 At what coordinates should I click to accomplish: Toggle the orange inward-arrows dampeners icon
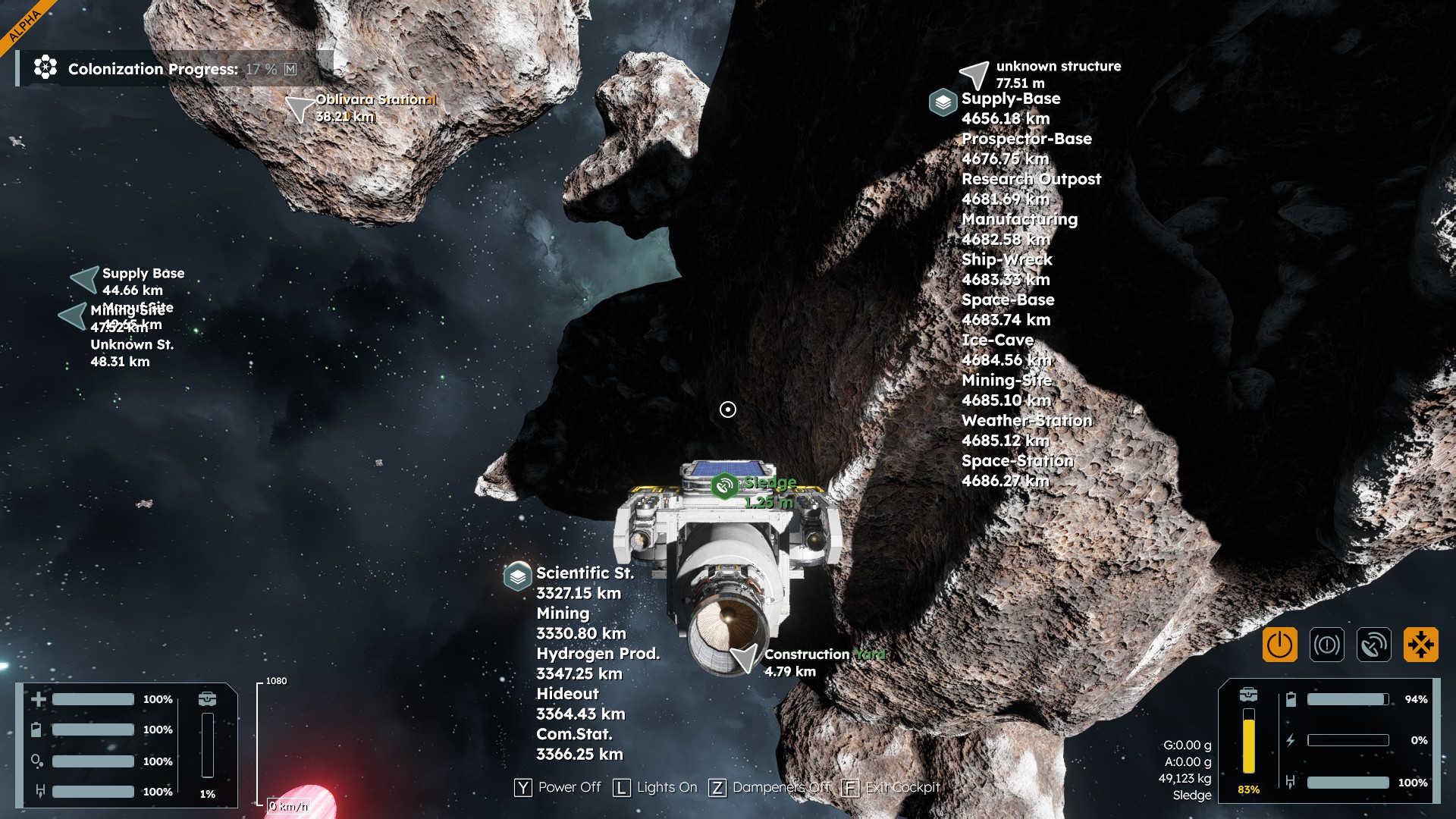tap(1420, 645)
